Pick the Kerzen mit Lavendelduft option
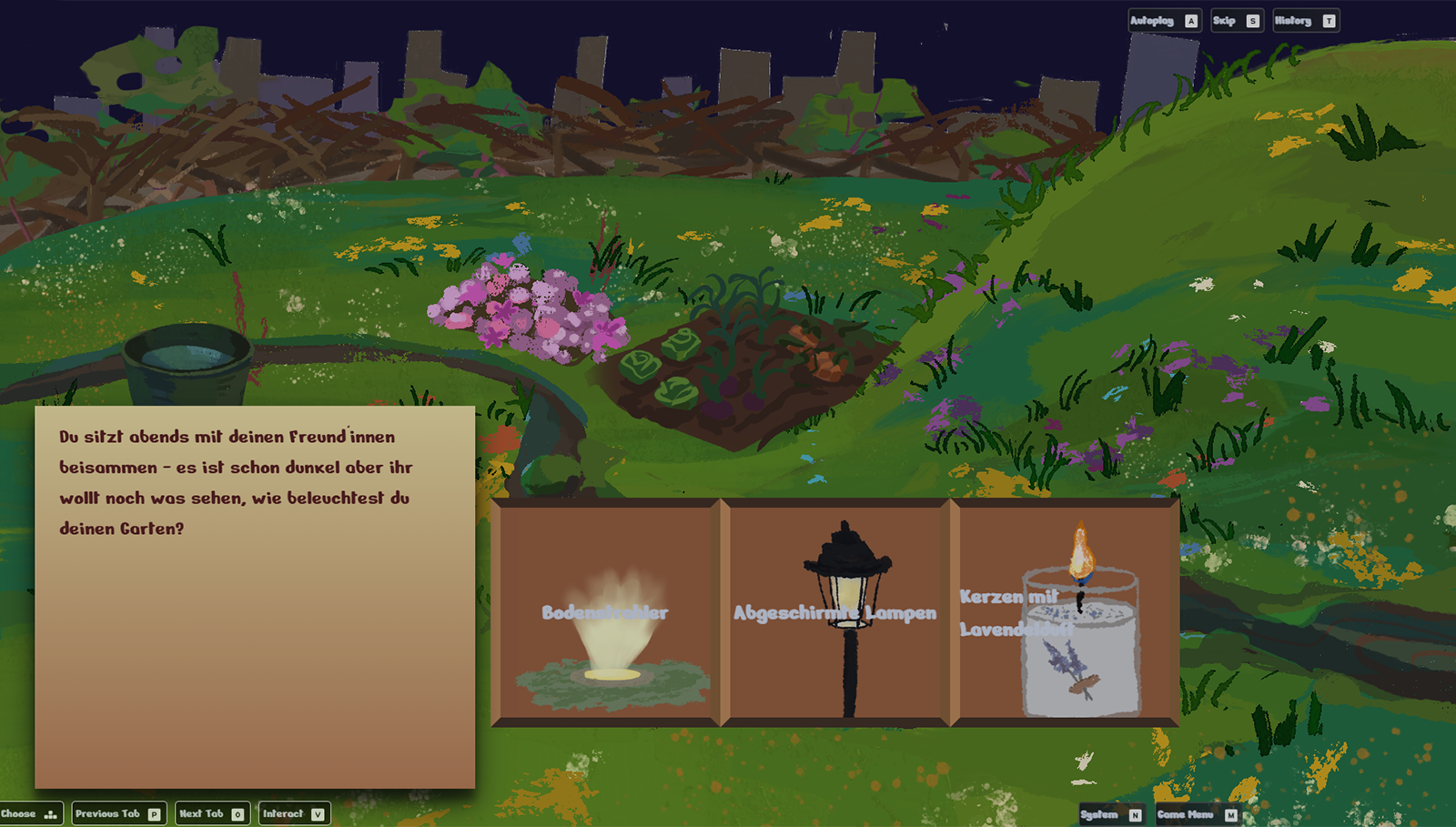 1065,612
